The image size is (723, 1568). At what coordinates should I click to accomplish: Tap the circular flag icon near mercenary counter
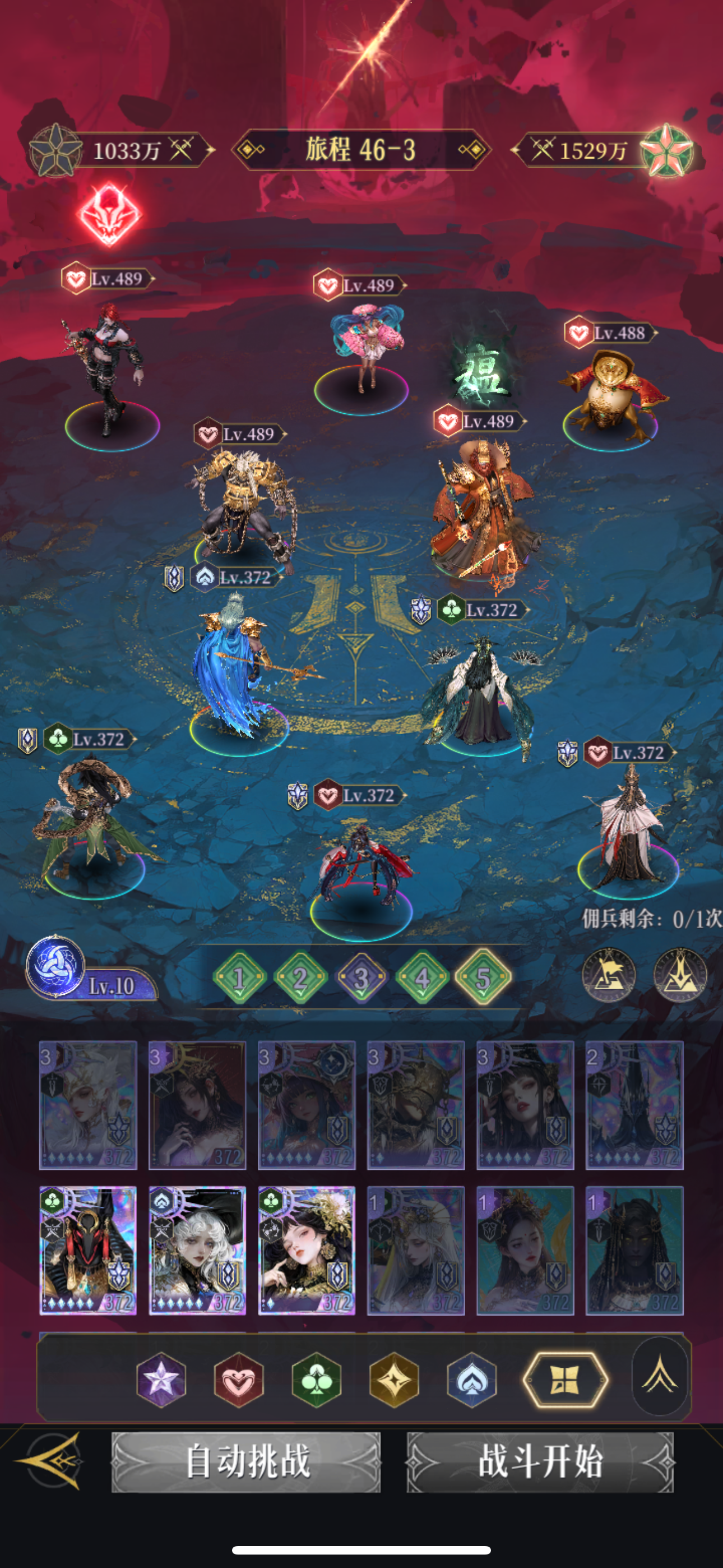pyautogui.click(x=609, y=975)
